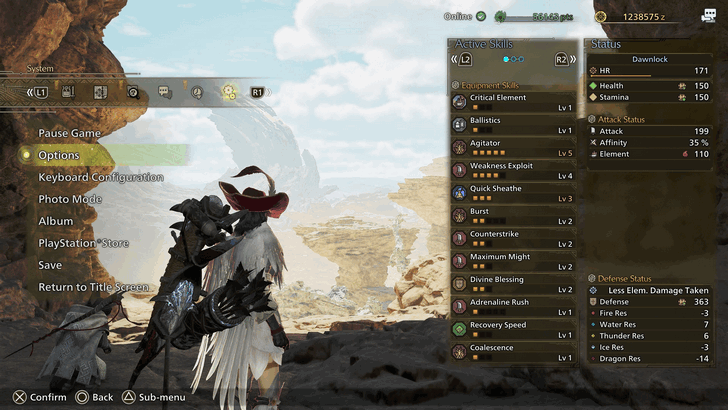Select the Agitator skill row
Image resolution: width=728 pixels, height=410 pixels.
[x=513, y=148]
